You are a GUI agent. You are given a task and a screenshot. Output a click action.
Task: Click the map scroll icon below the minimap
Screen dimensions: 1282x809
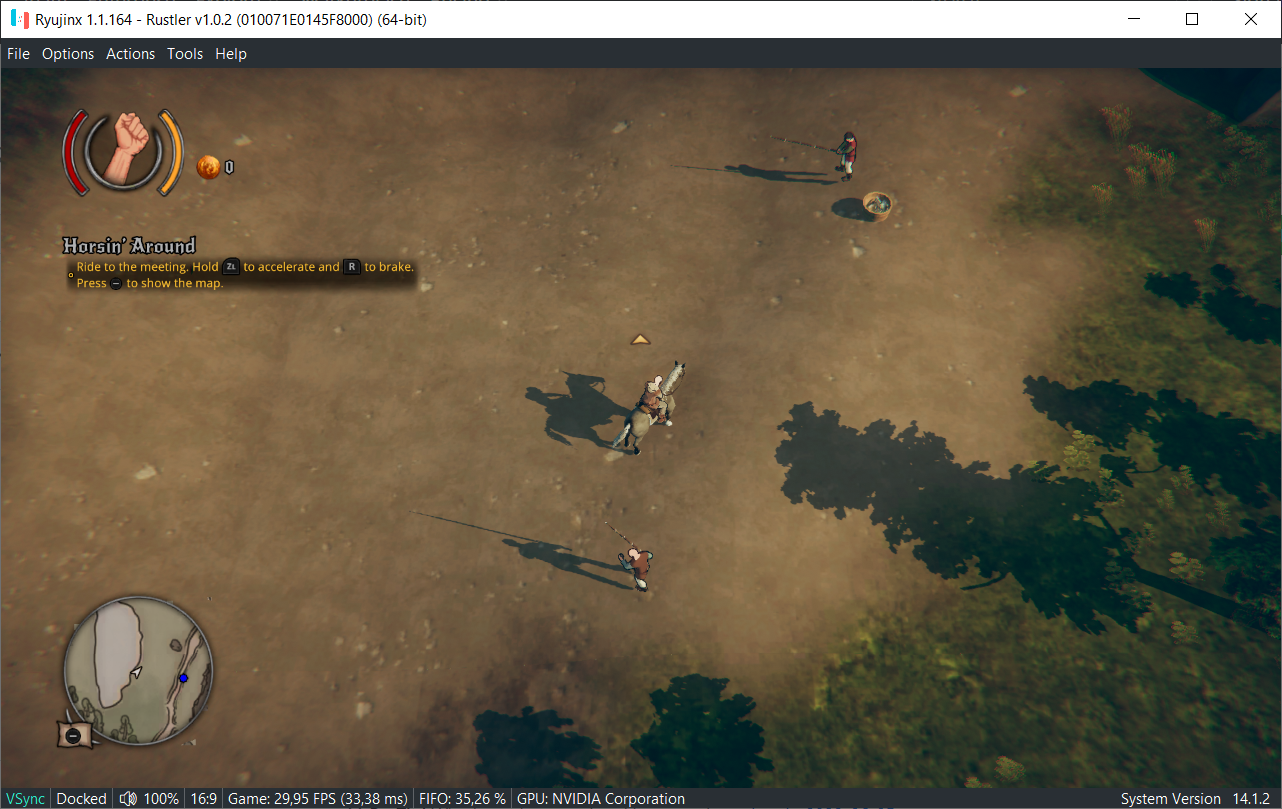click(72, 735)
